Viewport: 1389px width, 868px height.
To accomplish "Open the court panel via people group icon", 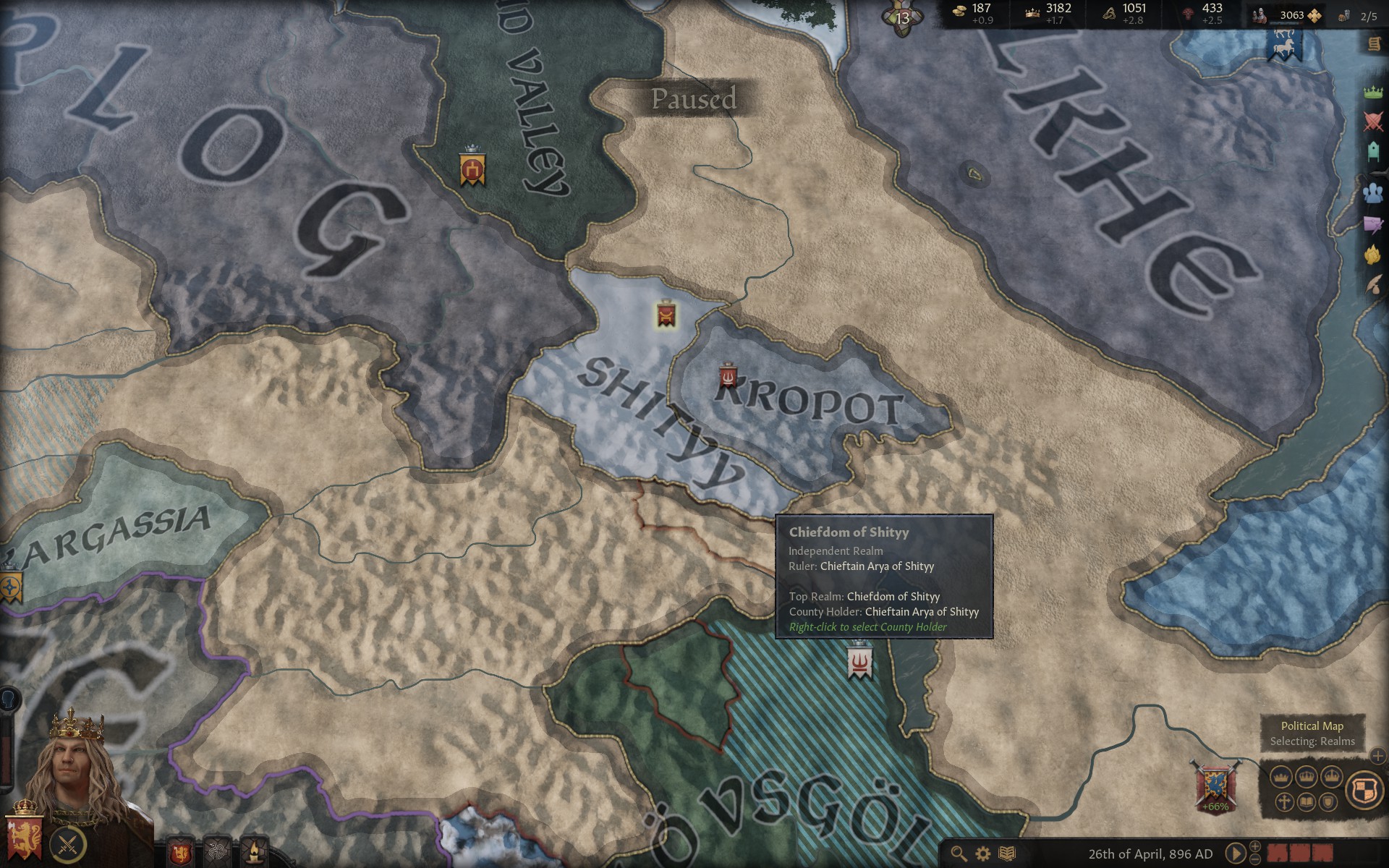I will [x=1372, y=192].
